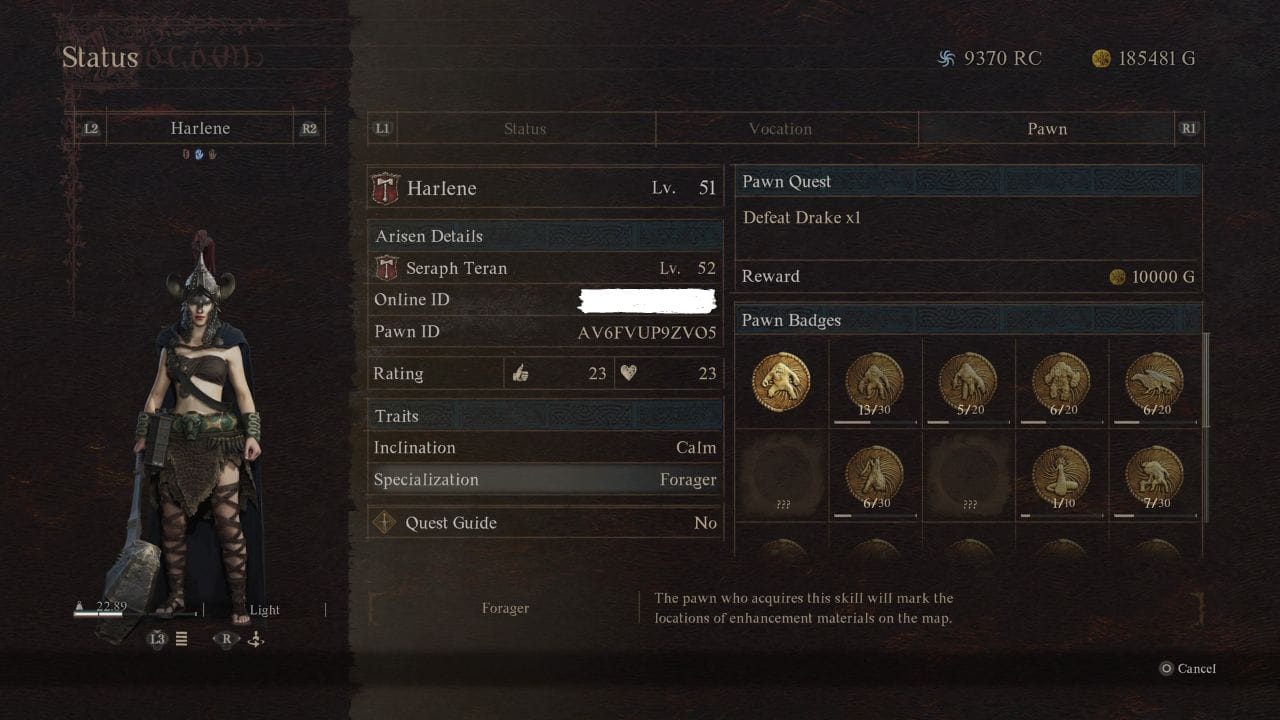Viewport: 1280px width, 720px height.
Task: Select the Seraph Teran Arisen row
Action: [545, 268]
